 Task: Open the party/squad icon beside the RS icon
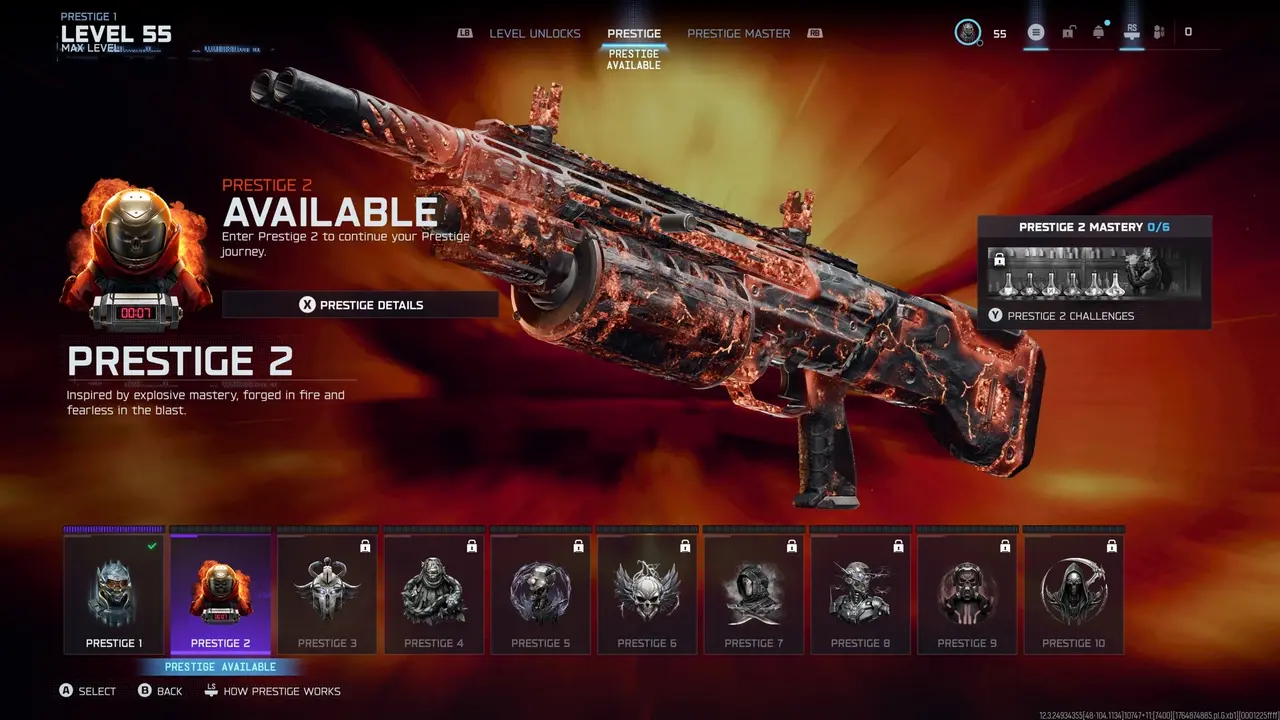click(x=1159, y=31)
